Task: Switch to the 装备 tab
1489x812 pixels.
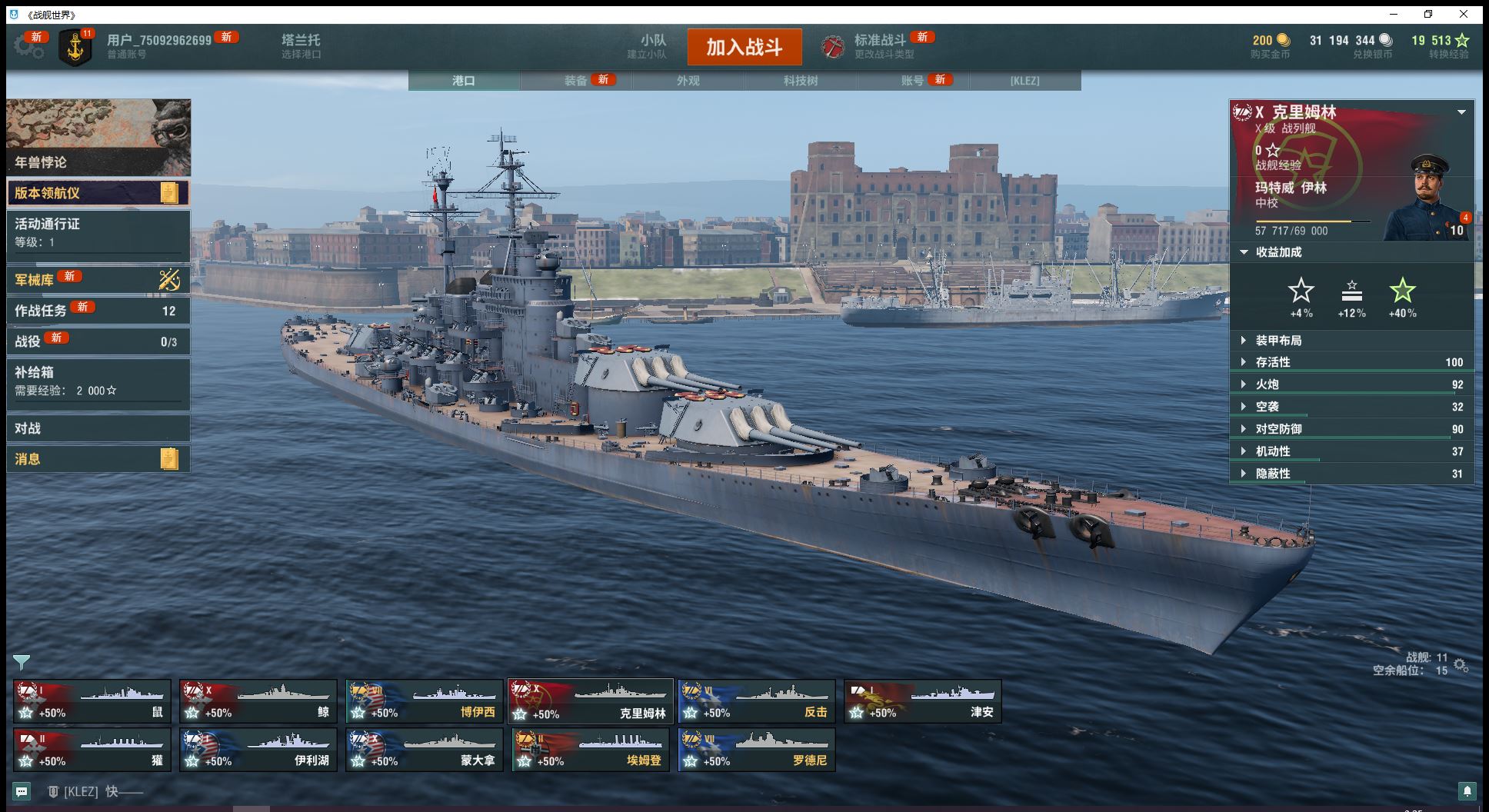Action: [x=576, y=81]
